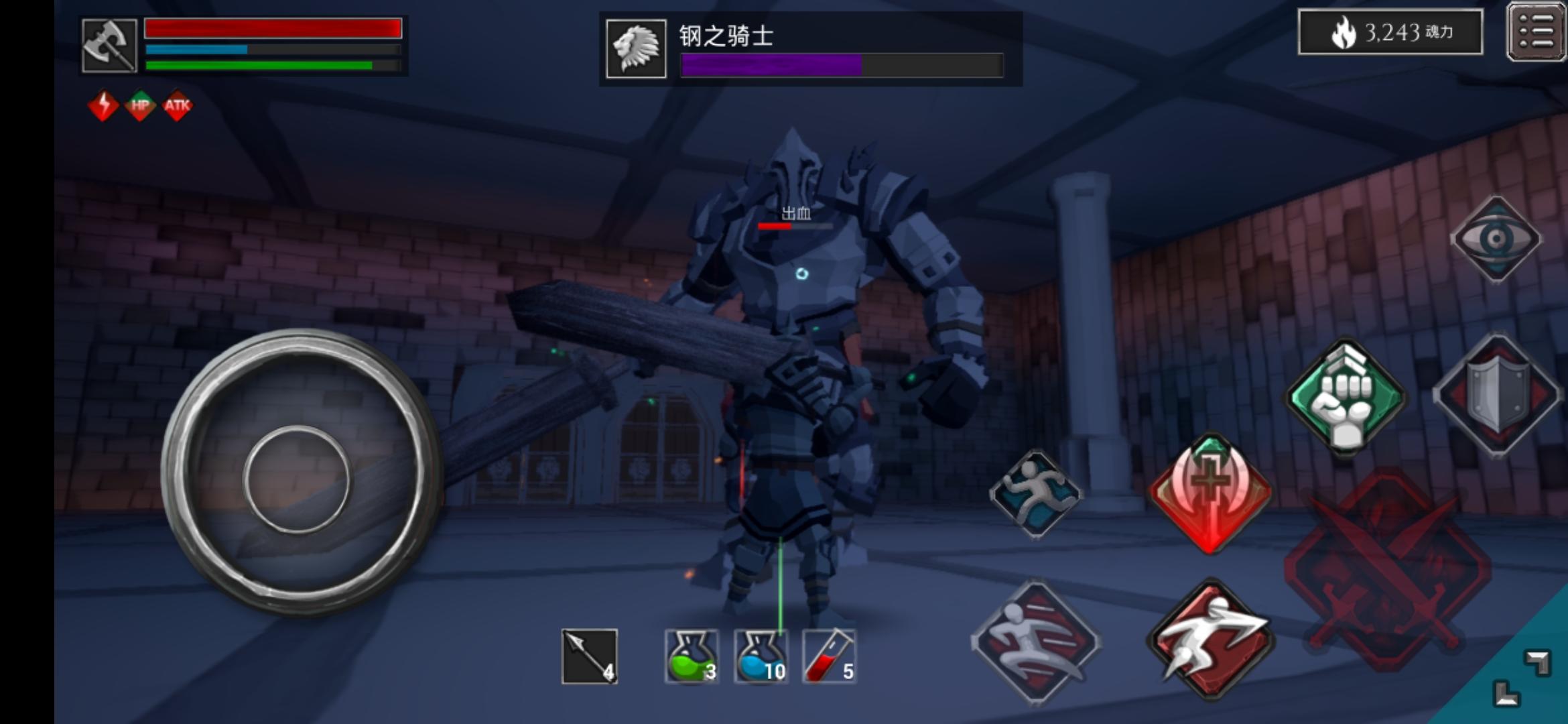Use the red vial item

830,657
